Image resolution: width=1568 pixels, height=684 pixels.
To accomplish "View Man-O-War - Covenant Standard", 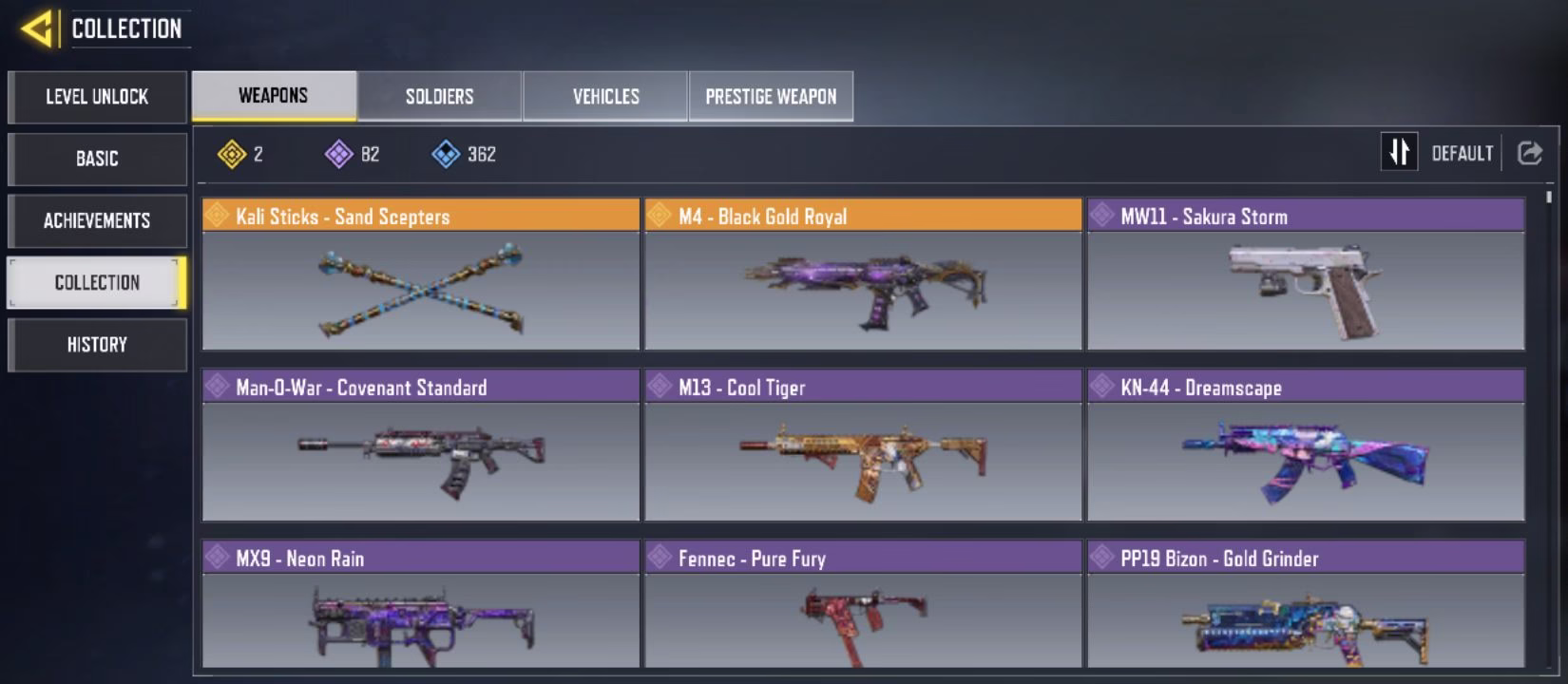I will coord(420,446).
